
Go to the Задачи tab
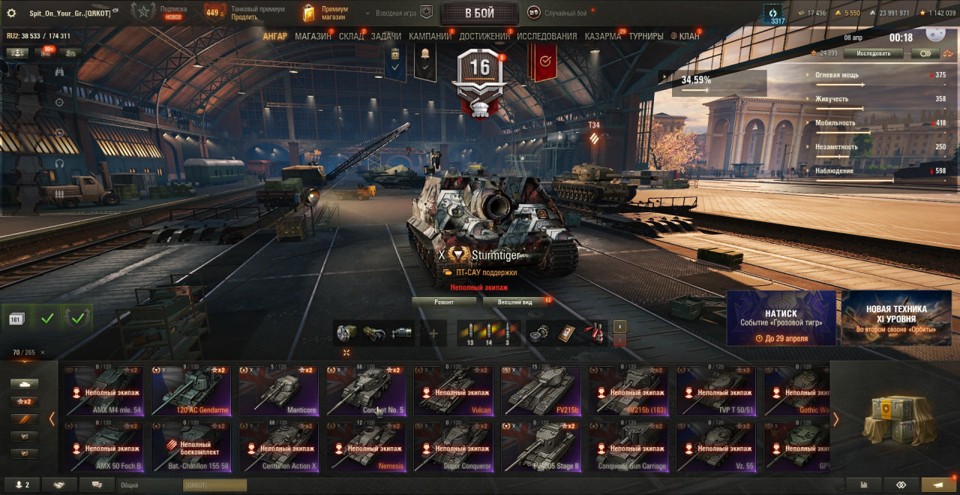[x=386, y=36]
